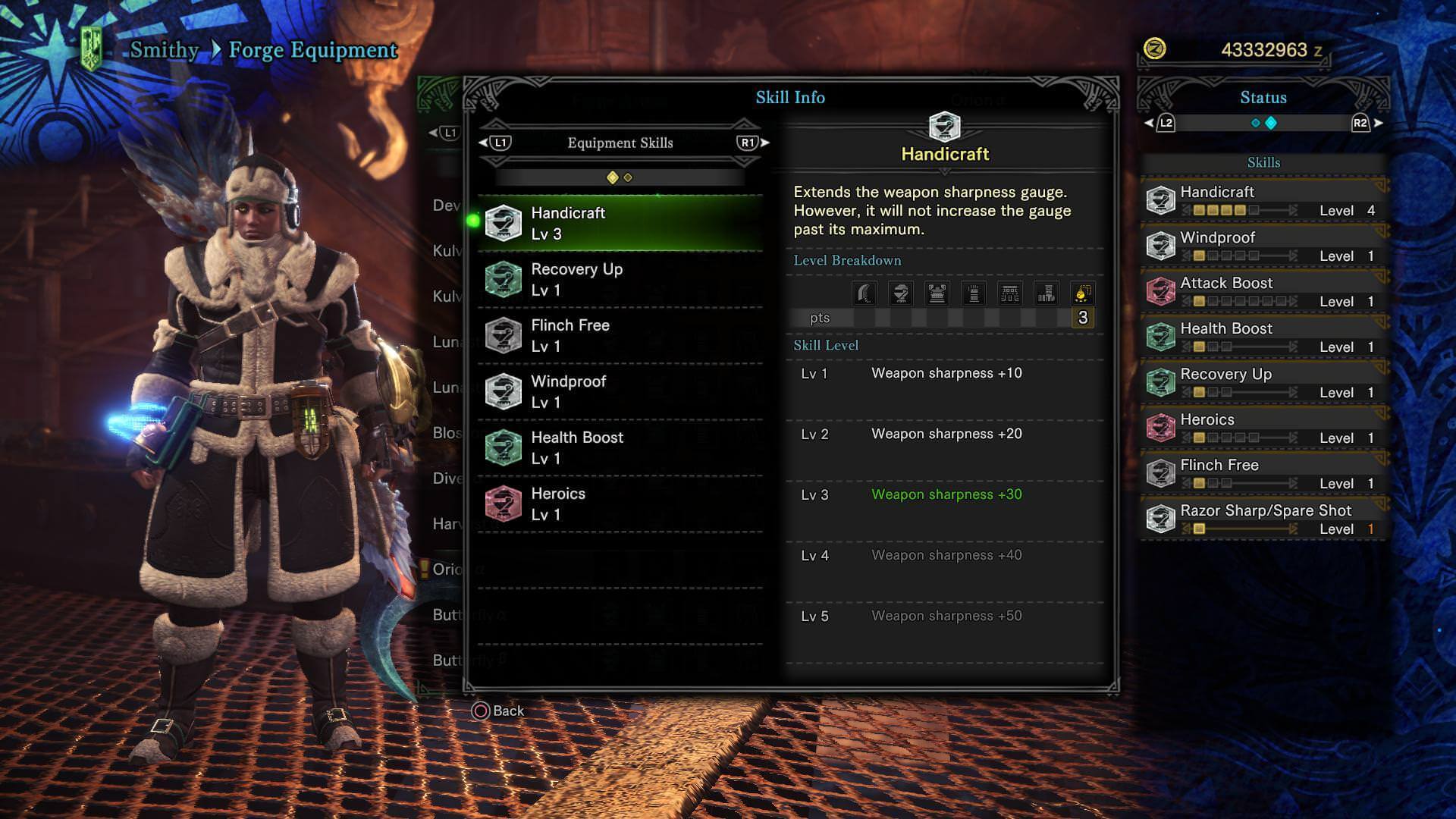
Task: Click the Lv 5 sharpness +50 row
Action: point(945,617)
